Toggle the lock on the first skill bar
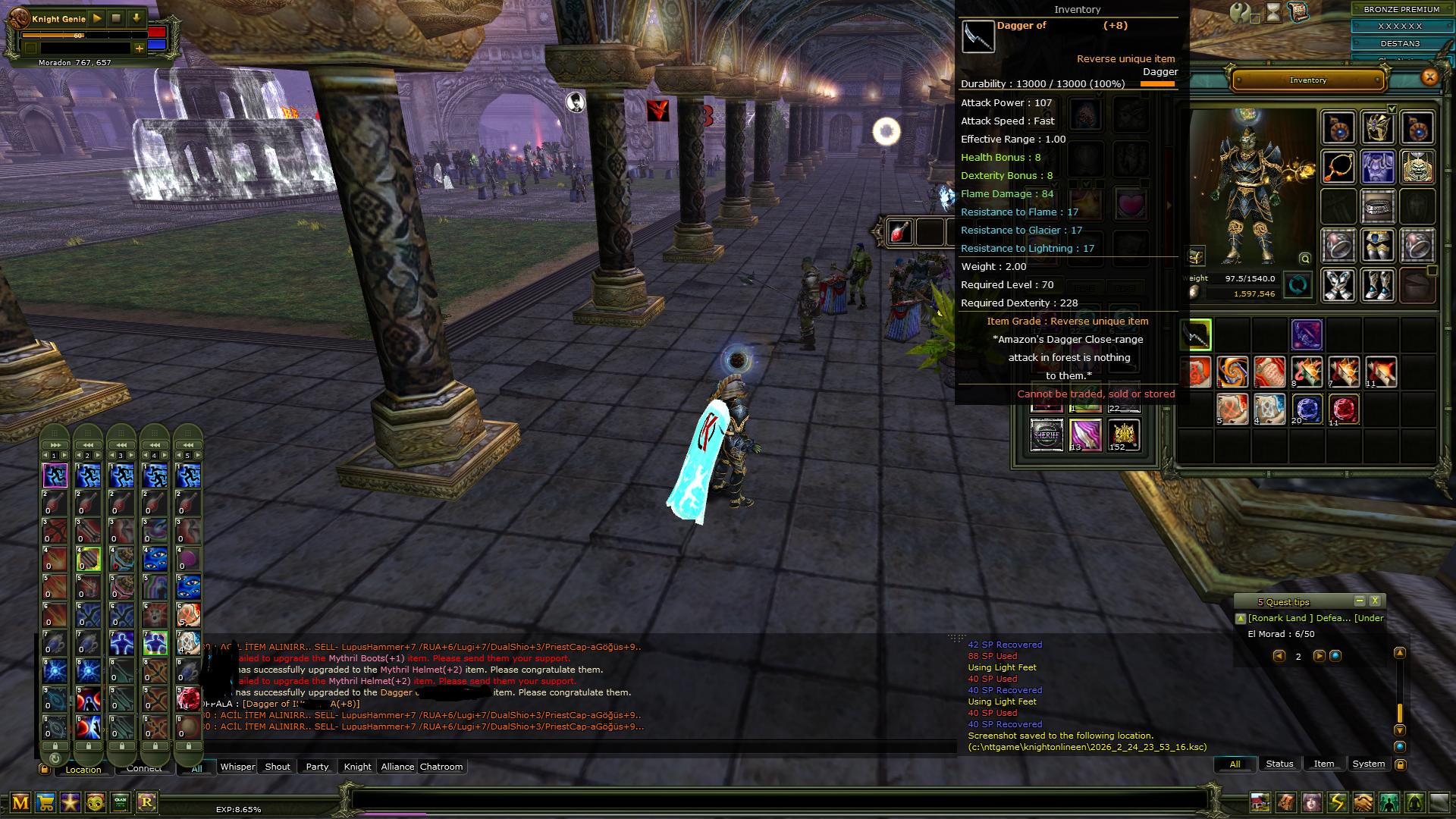Viewport: 1456px width, 819px height. (54, 747)
